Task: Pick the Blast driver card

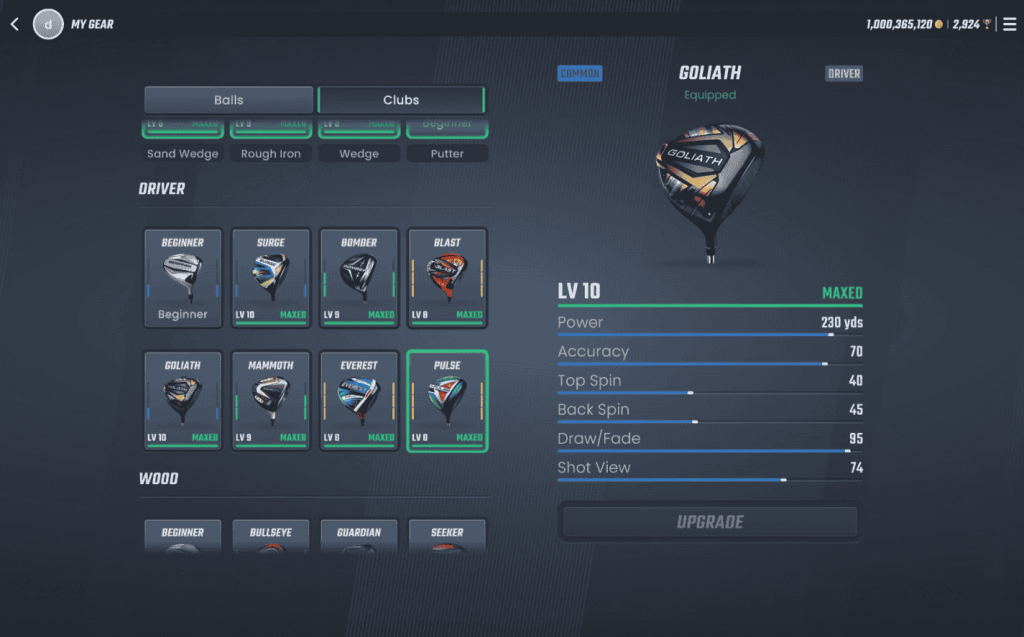Action: 447,278
